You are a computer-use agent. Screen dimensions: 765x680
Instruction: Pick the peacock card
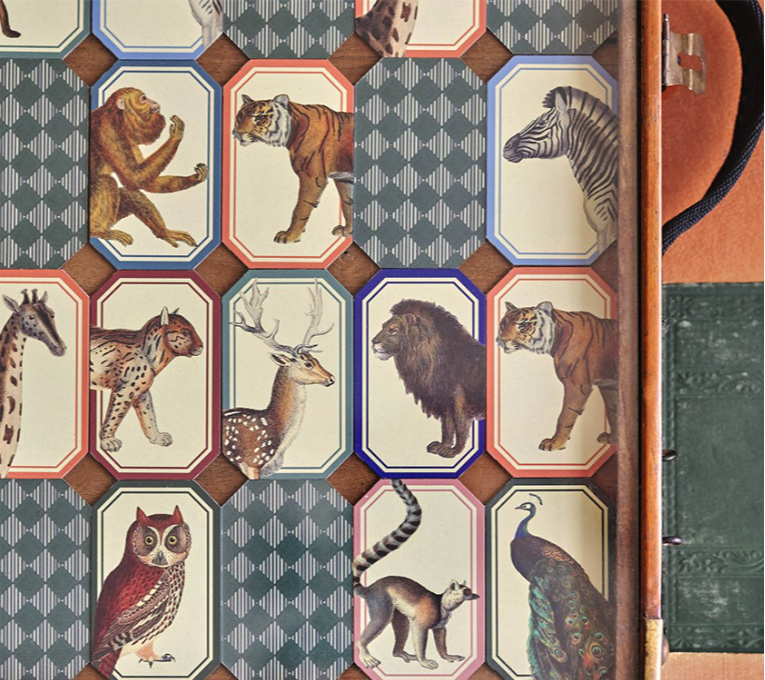coord(552,580)
